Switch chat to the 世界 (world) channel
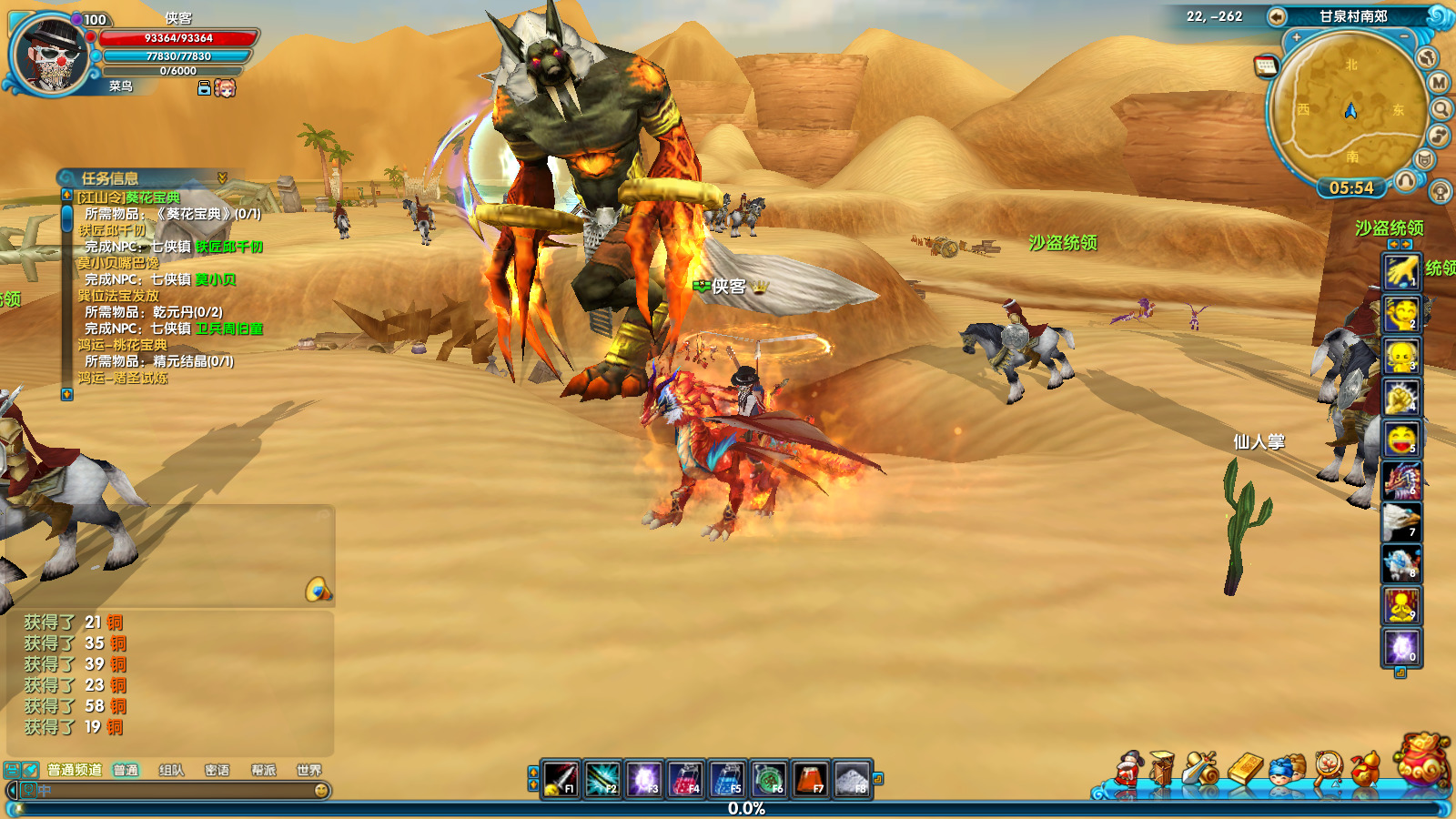Screen dimensions: 1456x819 point(308,770)
